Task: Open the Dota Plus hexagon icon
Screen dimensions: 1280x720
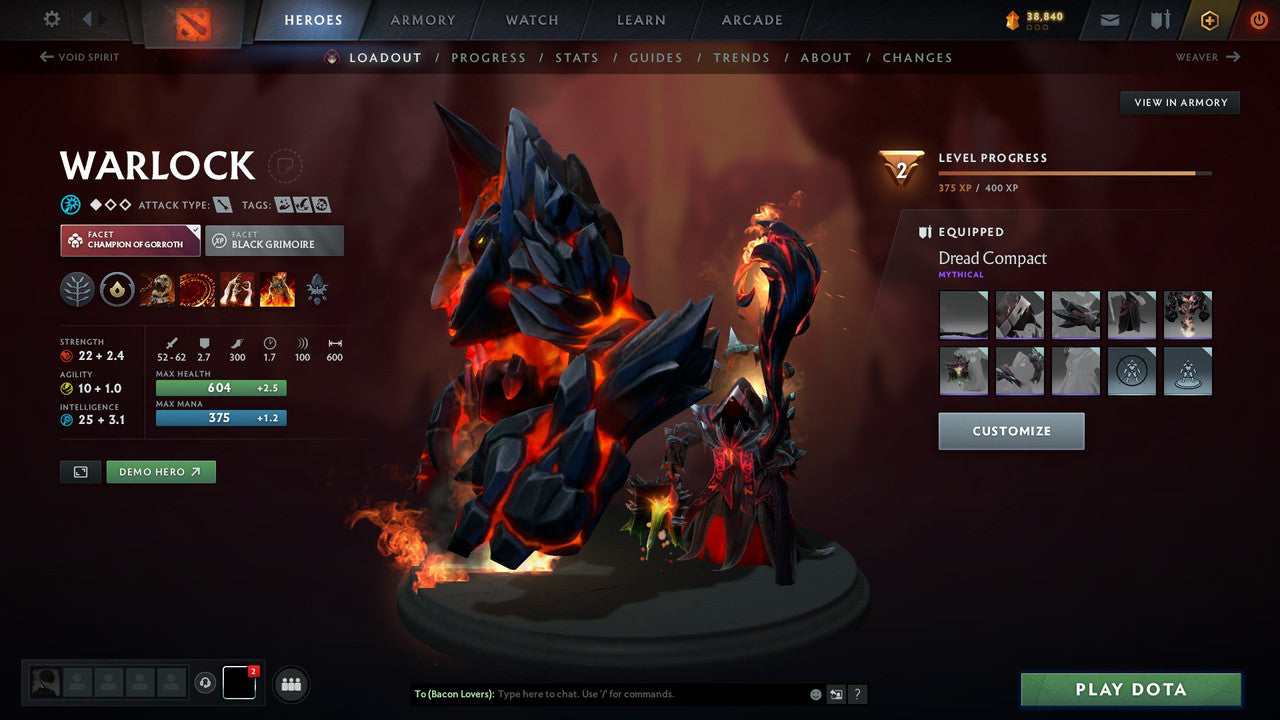Action: point(1209,19)
